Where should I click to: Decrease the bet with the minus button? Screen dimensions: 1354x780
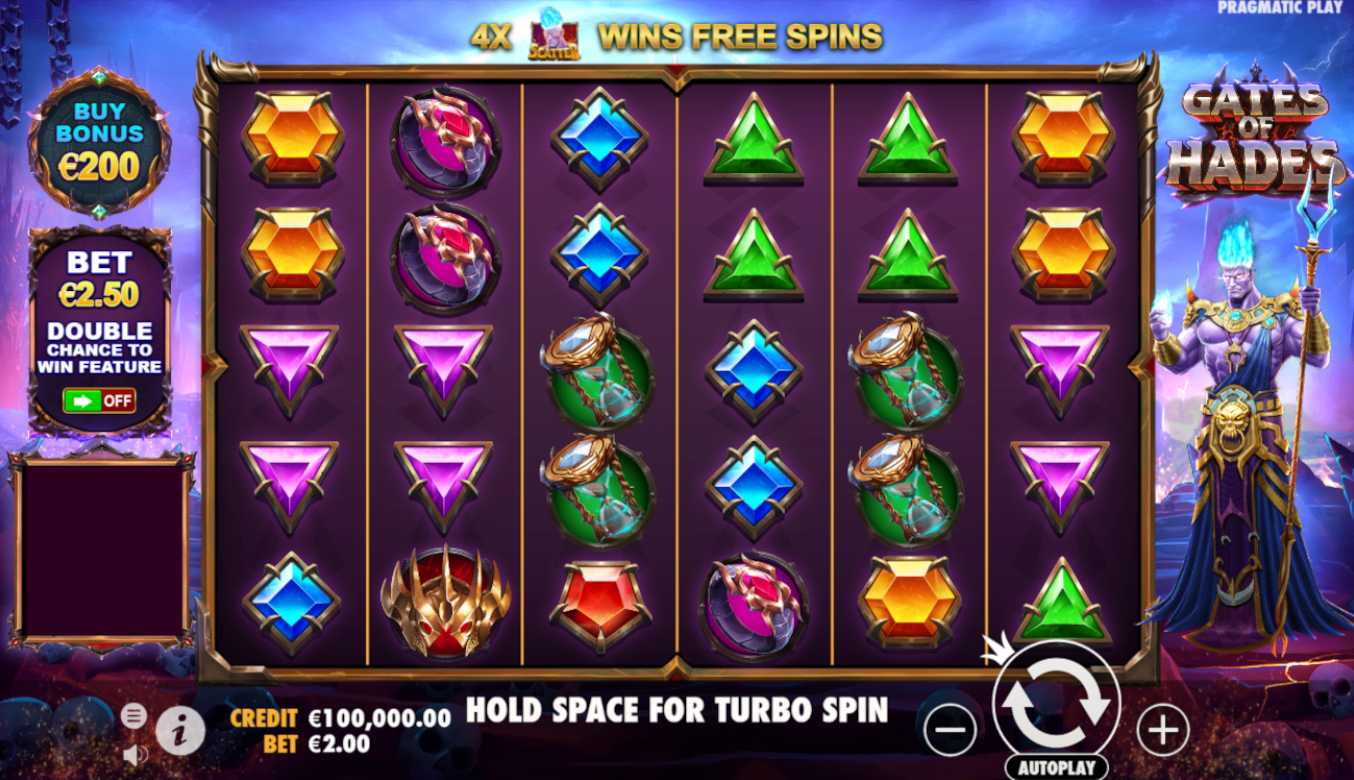pos(949,731)
